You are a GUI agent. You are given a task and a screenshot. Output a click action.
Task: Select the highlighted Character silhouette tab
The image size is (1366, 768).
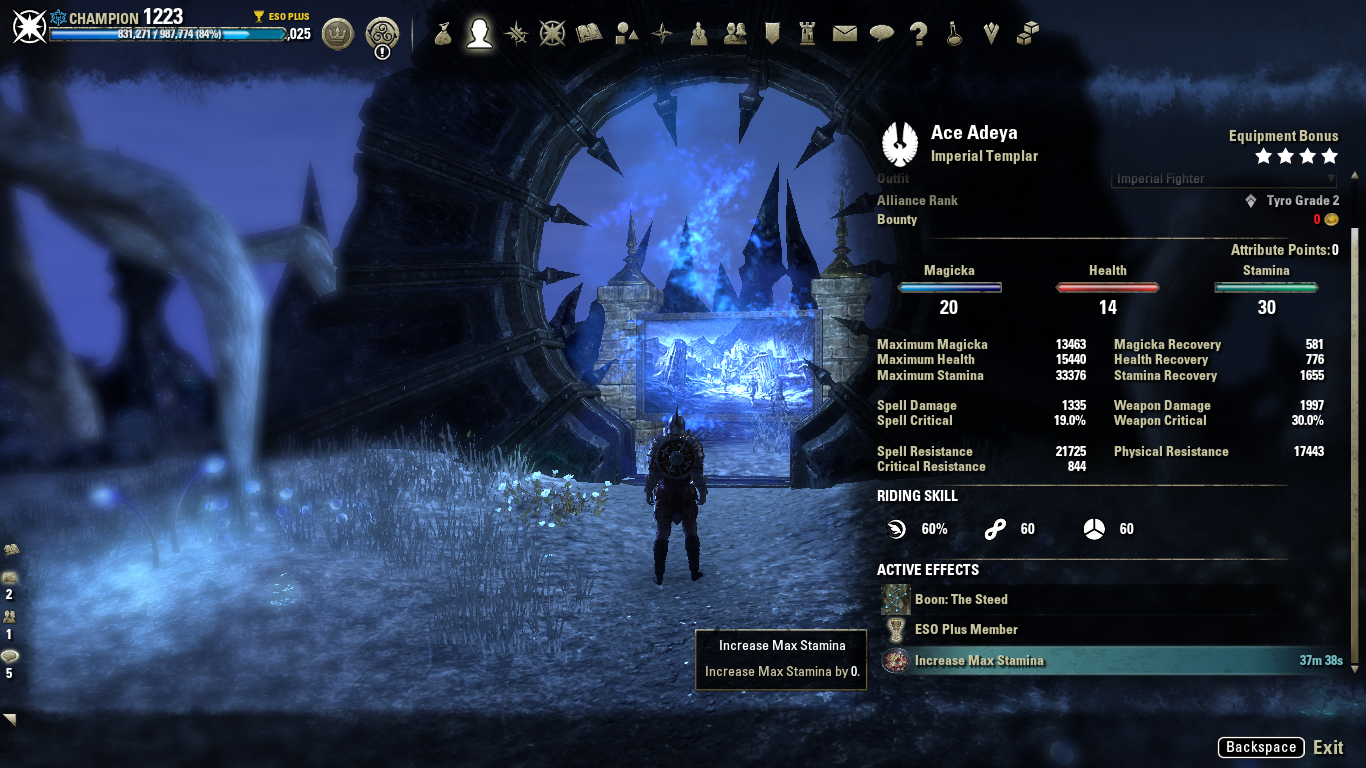[x=480, y=34]
